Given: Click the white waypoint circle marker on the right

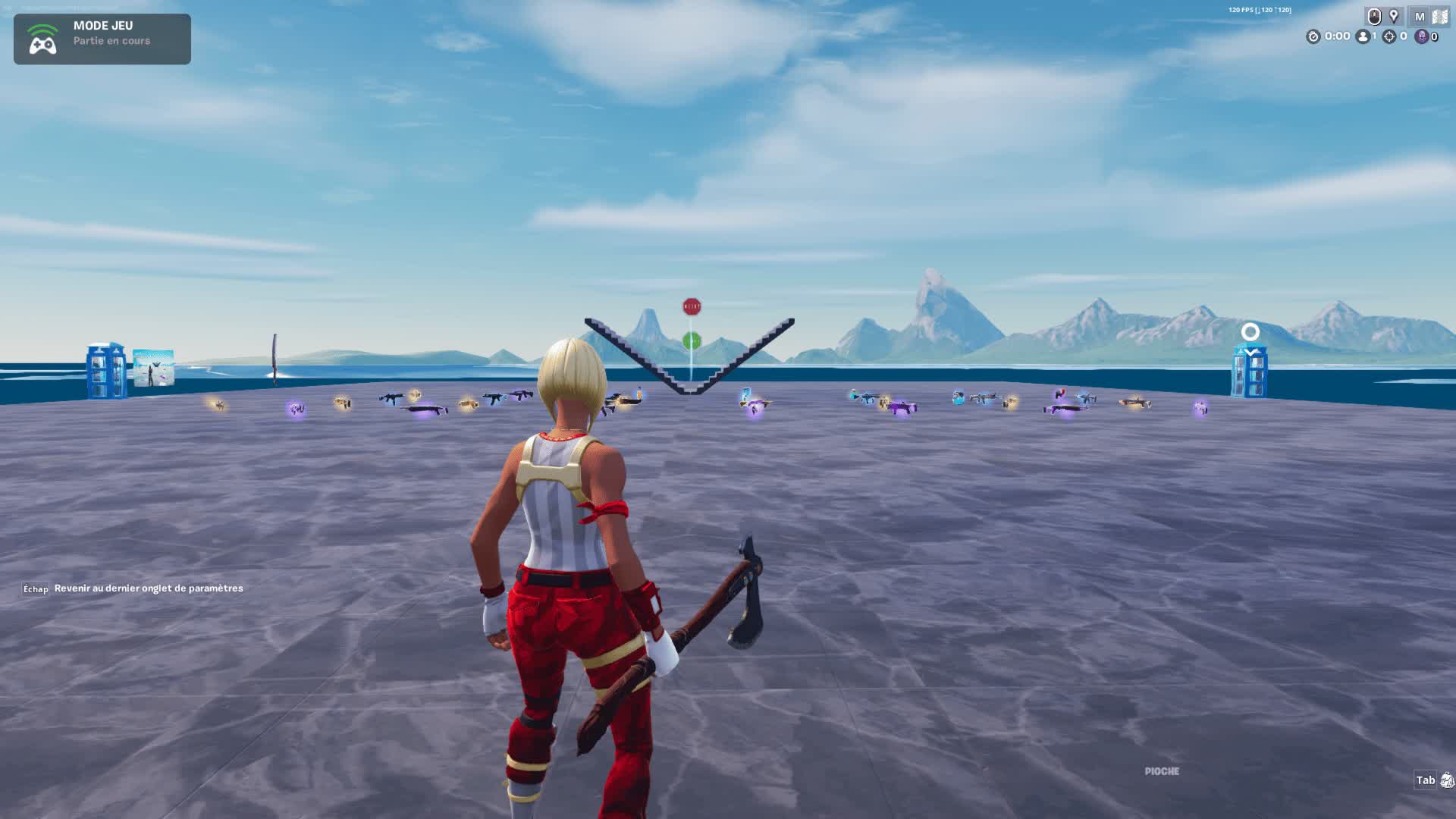Looking at the screenshot, I should (x=1250, y=331).
